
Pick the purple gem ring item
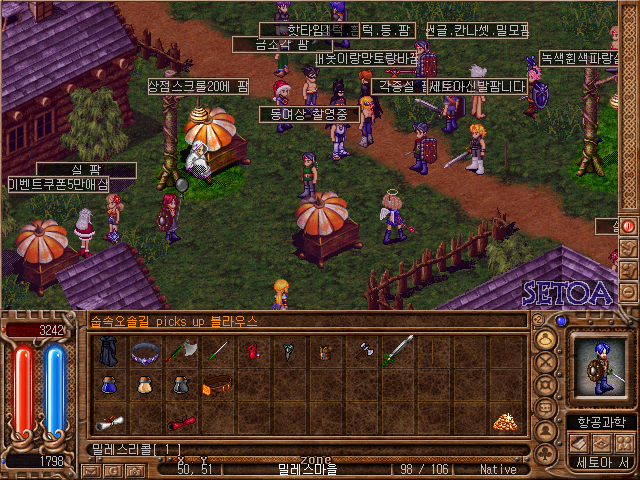[x=146, y=352]
